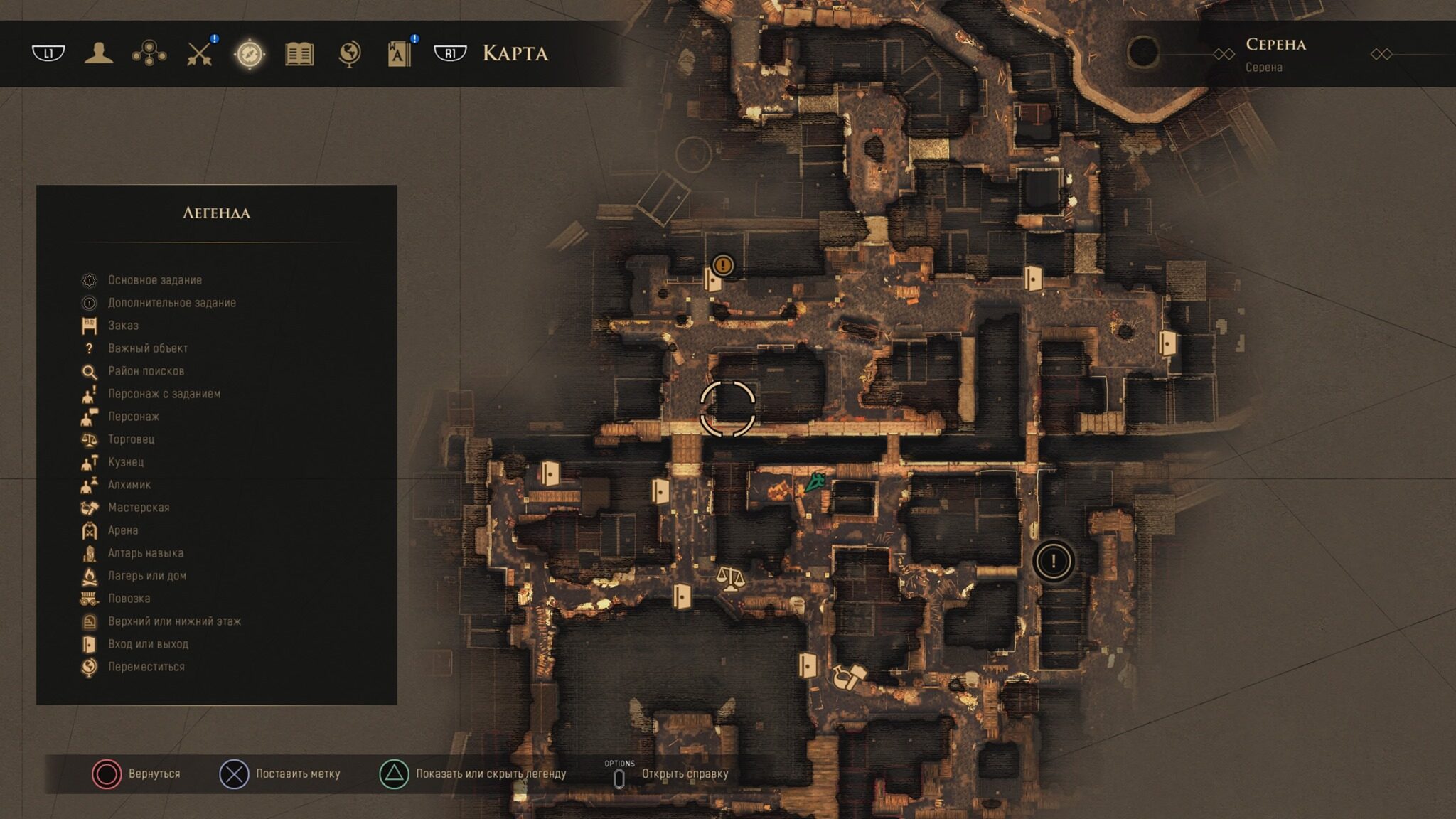Choose the 'Лагерь или дом' legend entry
This screenshot has width=1456, height=819.
pos(146,576)
